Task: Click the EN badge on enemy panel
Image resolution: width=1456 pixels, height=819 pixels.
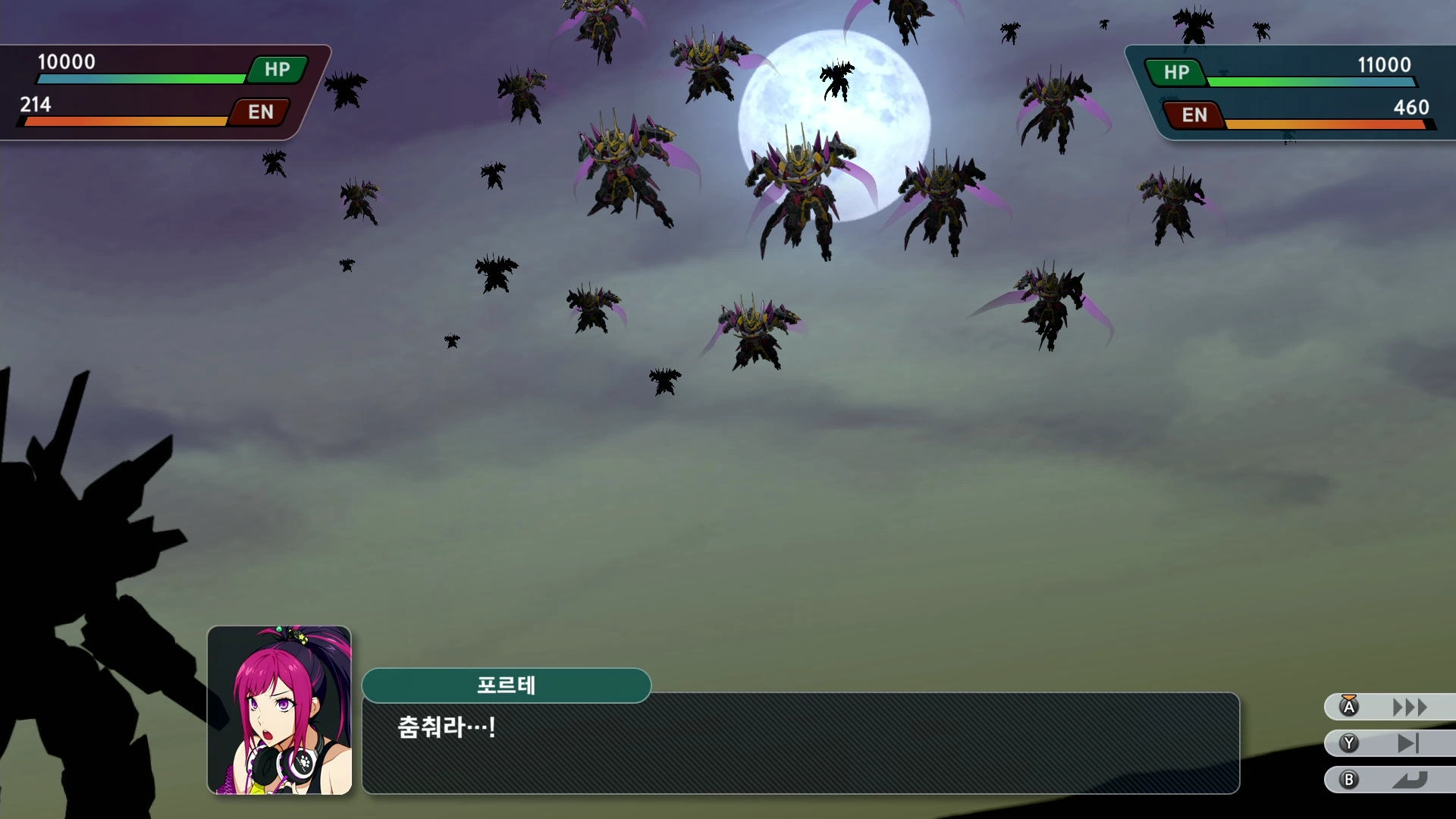Action: click(1193, 116)
